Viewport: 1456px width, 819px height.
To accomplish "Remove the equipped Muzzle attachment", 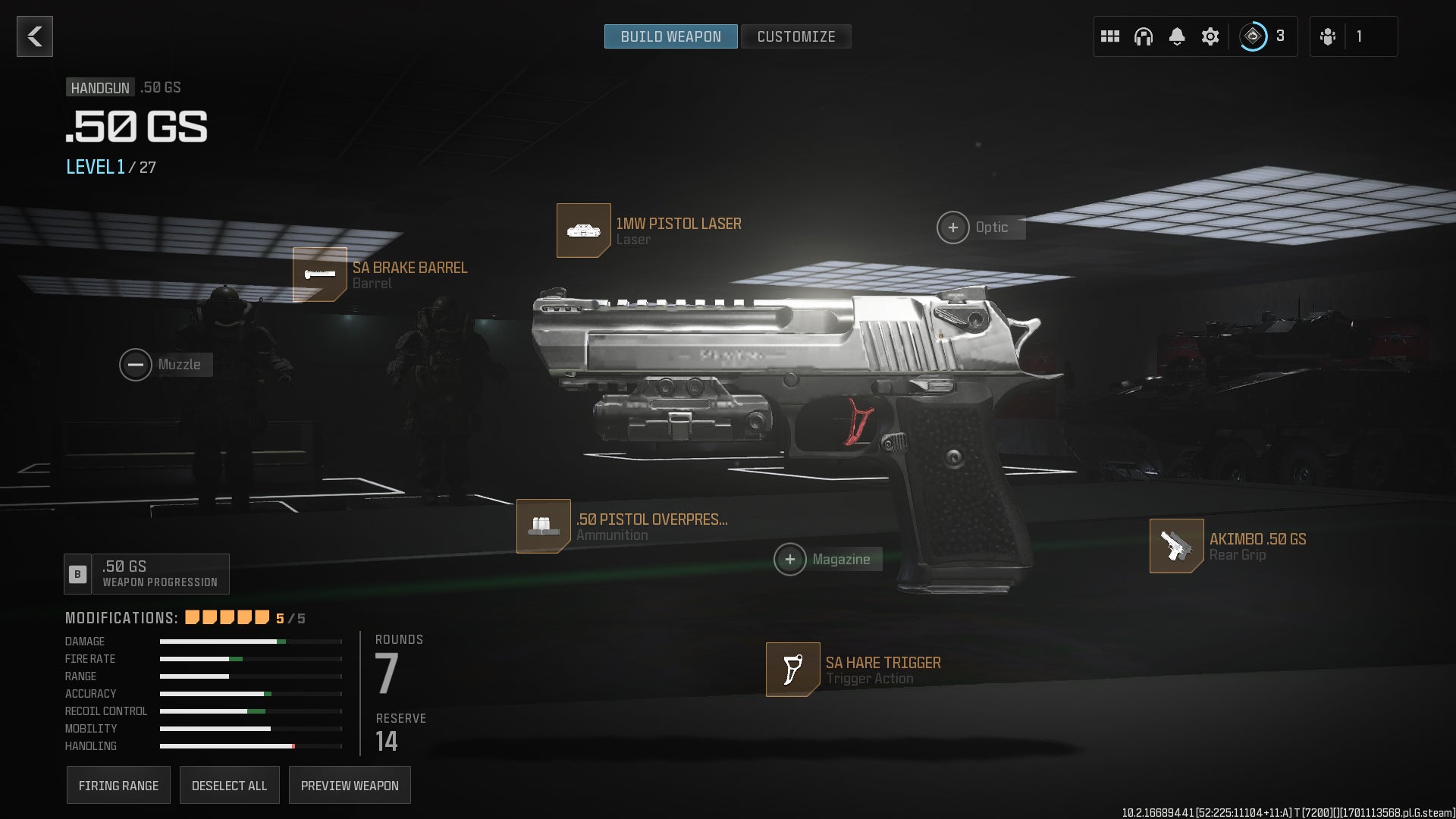I will tap(136, 364).
